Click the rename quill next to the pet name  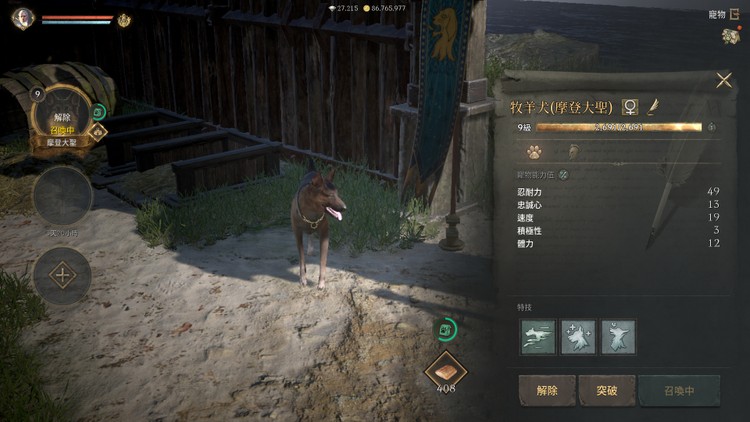click(652, 106)
